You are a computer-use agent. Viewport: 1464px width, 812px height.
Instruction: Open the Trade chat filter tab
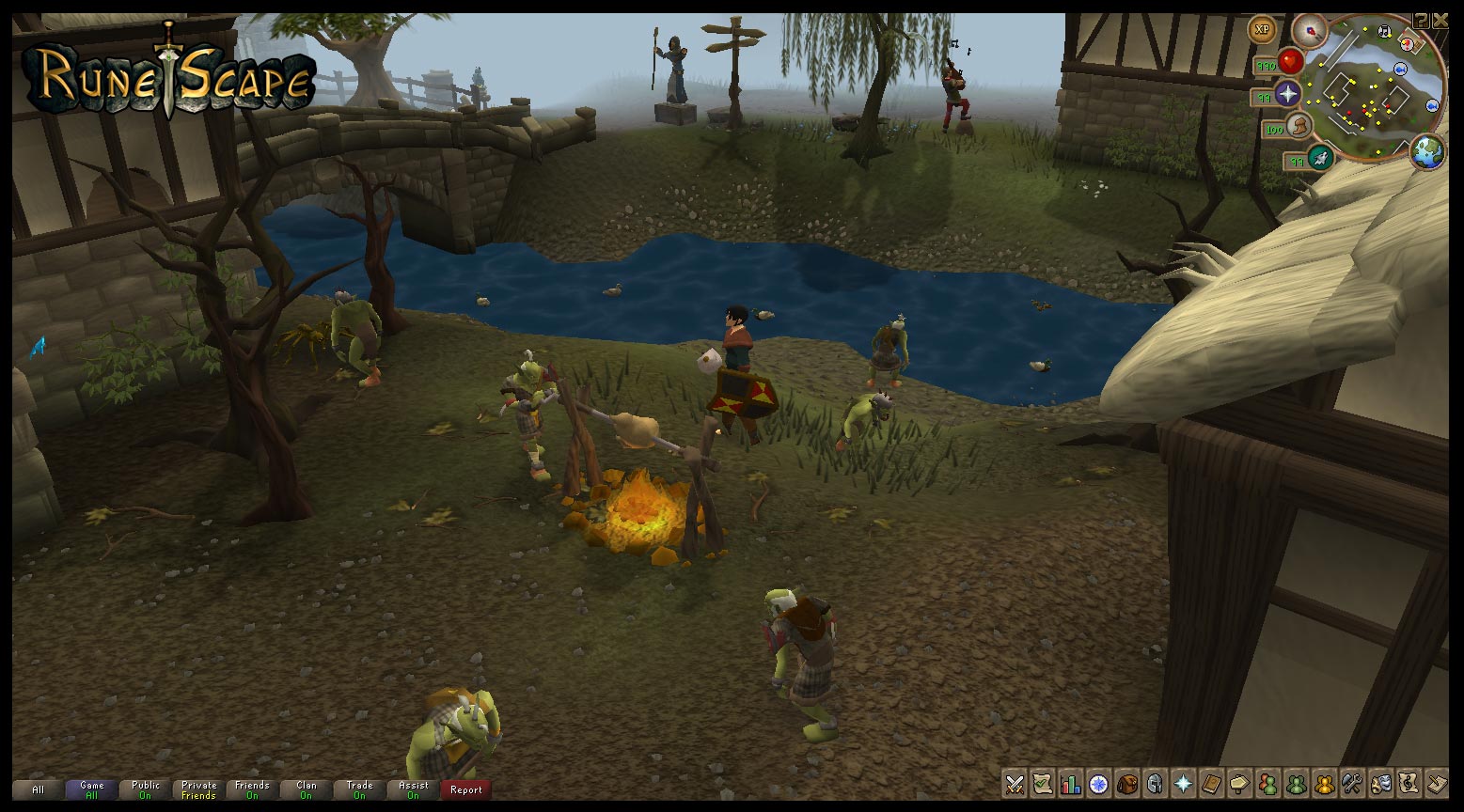click(359, 789)
